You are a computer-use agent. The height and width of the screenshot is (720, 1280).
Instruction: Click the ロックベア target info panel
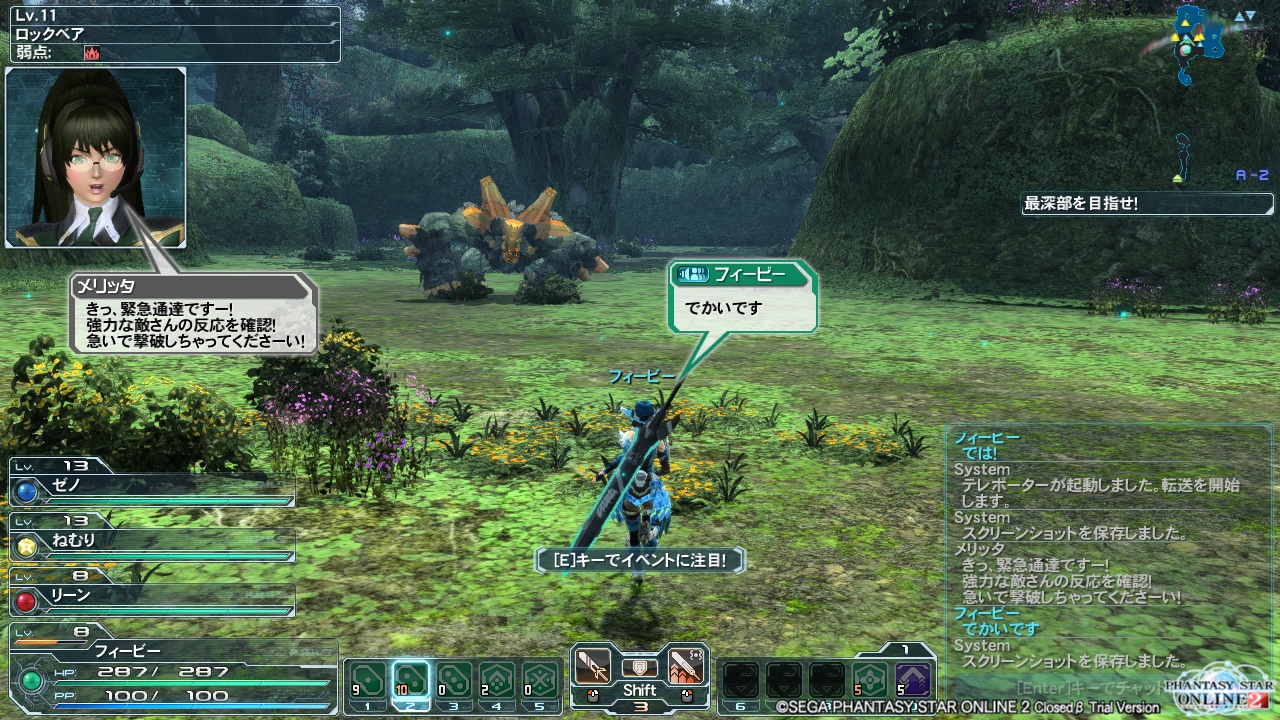point(172,33)
